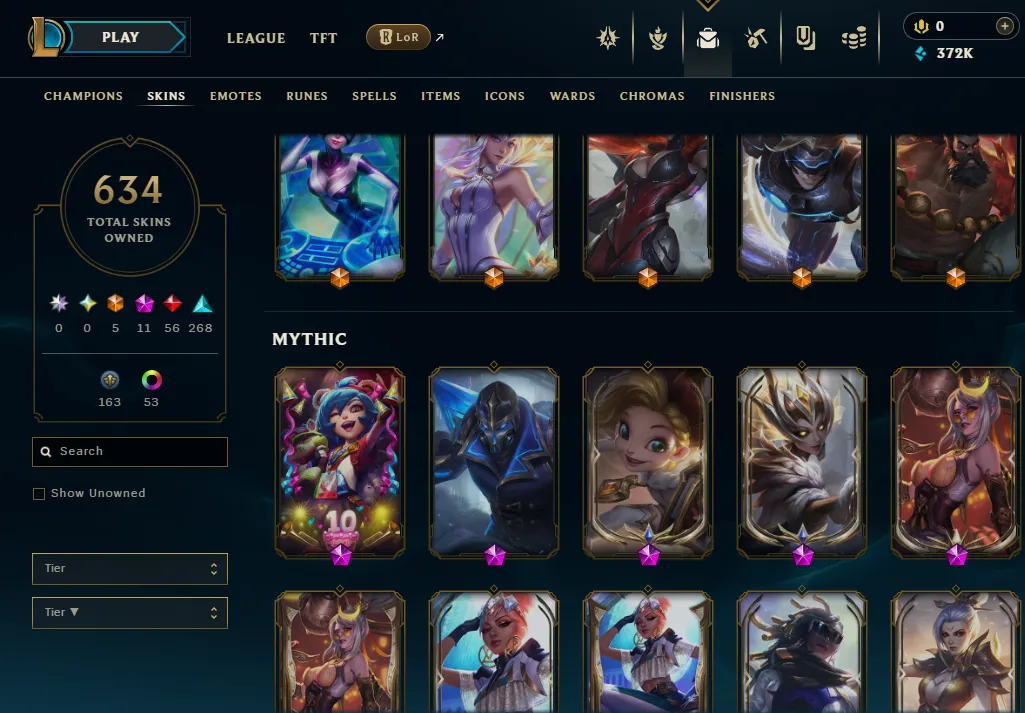
Task: Toggle the Show Unowned checkbox
Action: (x=39, y=494)
